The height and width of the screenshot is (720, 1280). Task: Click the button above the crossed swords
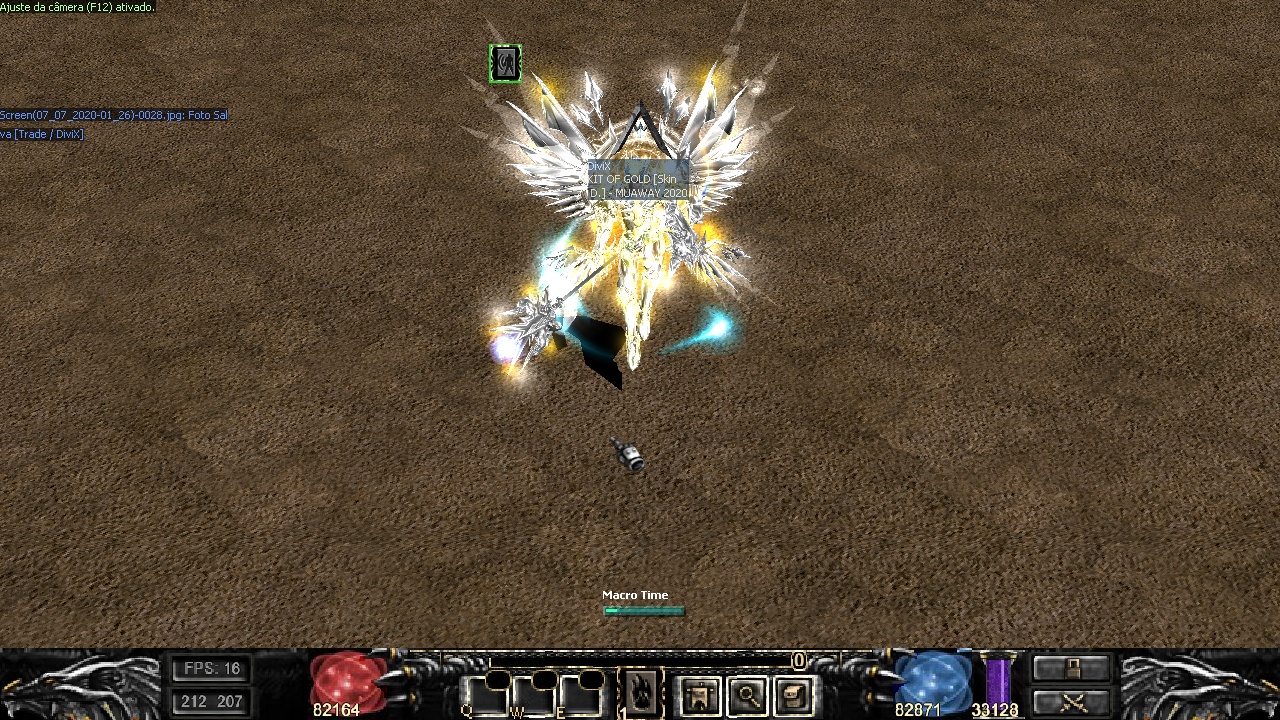coord(1071,668)
